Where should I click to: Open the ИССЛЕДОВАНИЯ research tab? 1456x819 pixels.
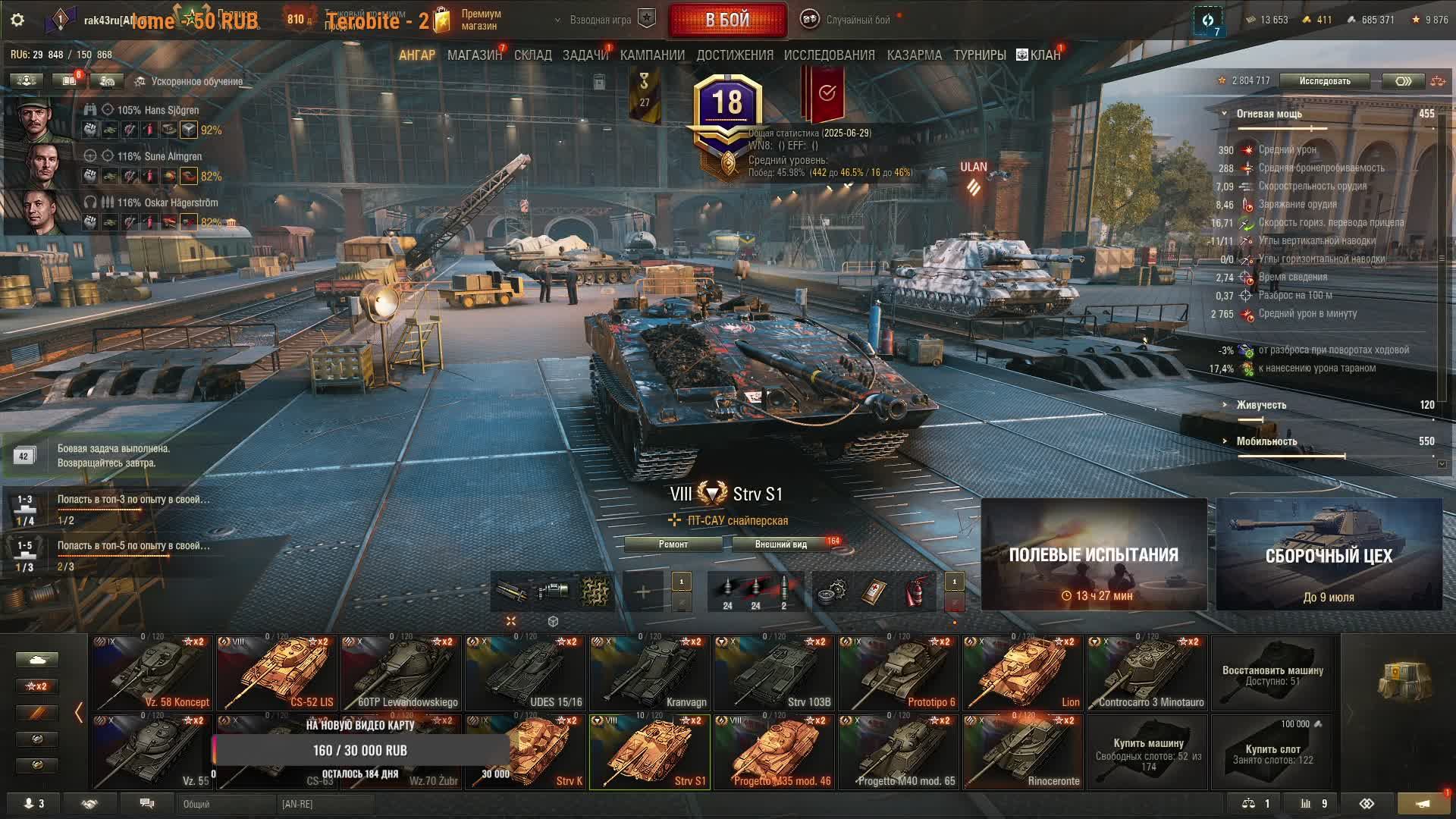829,55
